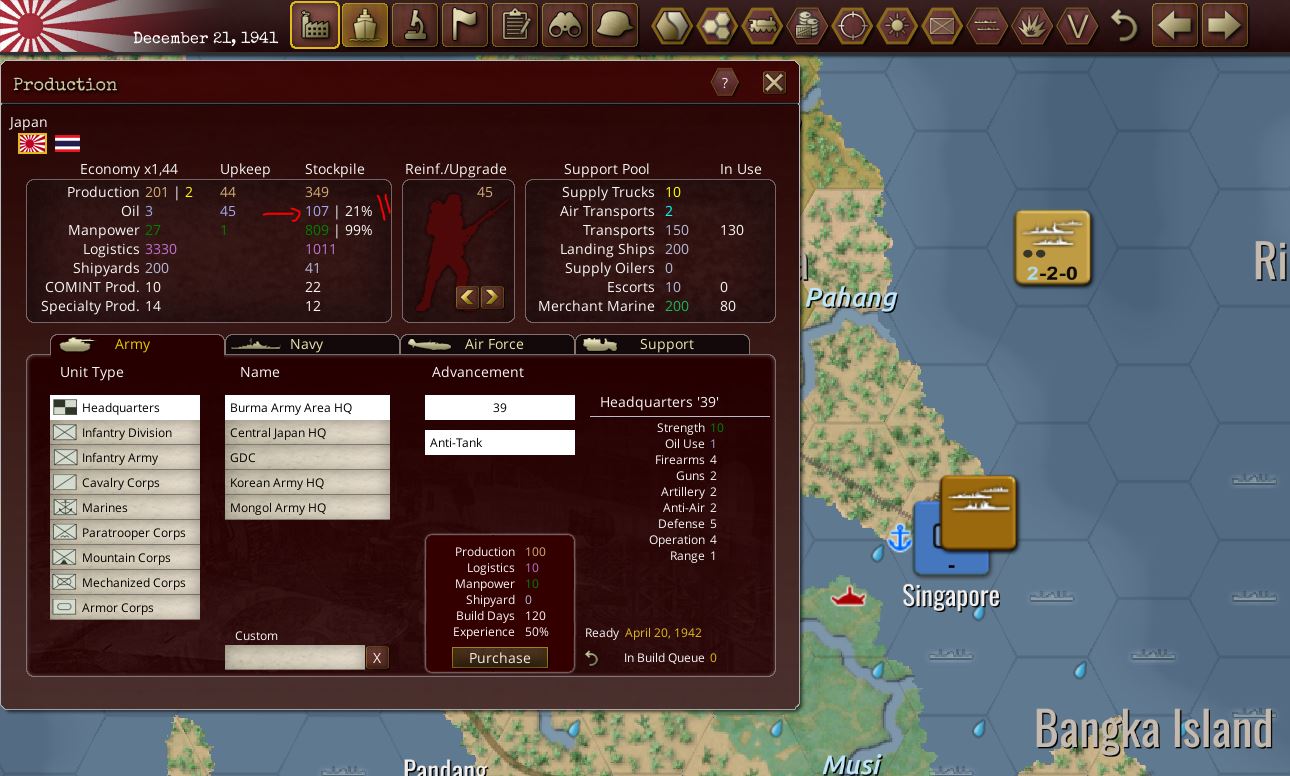This screenshot has width=1290, height=776.
Task: Choose the Marines unit type
Action: (x=125, y=508)
